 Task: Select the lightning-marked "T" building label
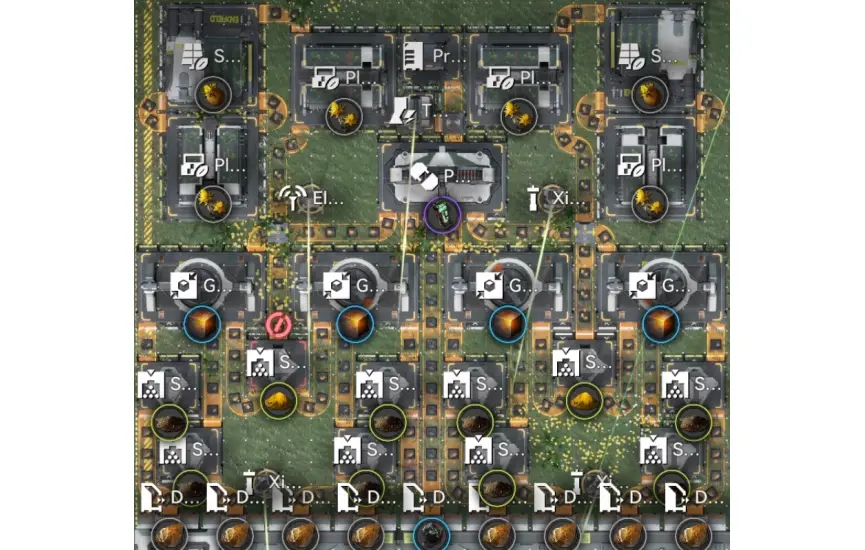[413, 109]
